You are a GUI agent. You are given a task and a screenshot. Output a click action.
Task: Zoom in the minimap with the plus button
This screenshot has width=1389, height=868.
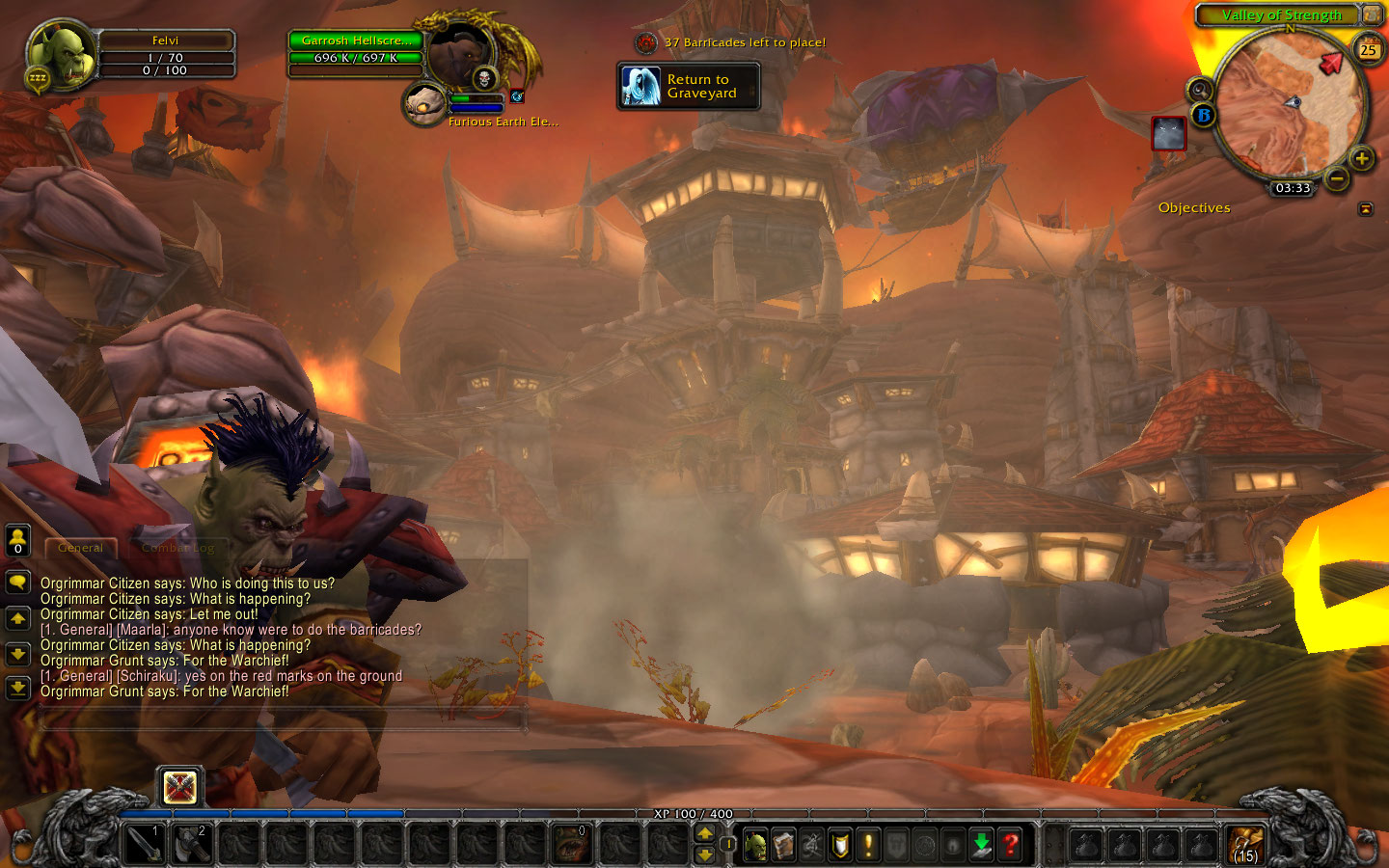(1361, 159)
